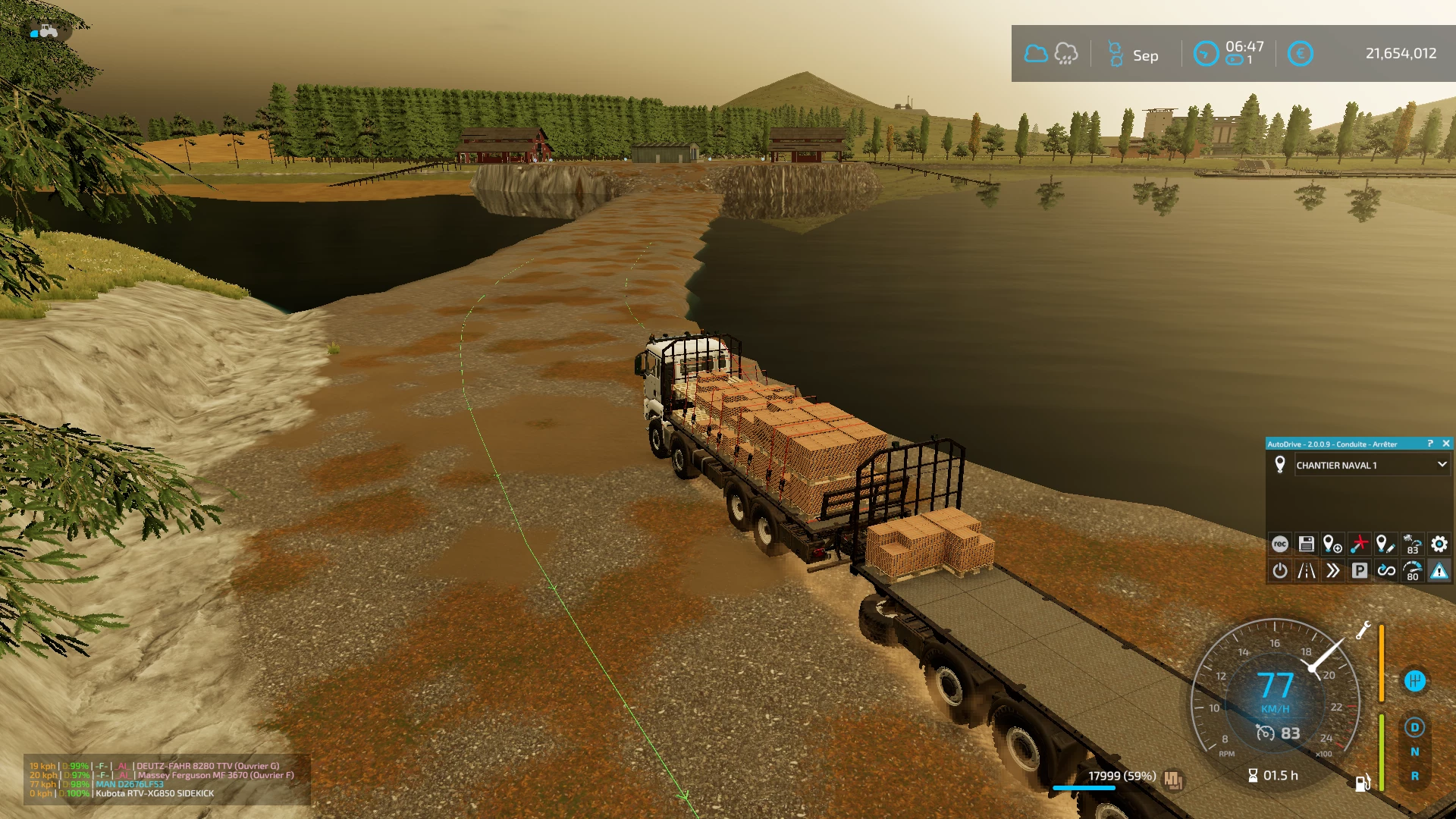
Task: Click the red cross waypoint icon
Action: click(1359, 544)
